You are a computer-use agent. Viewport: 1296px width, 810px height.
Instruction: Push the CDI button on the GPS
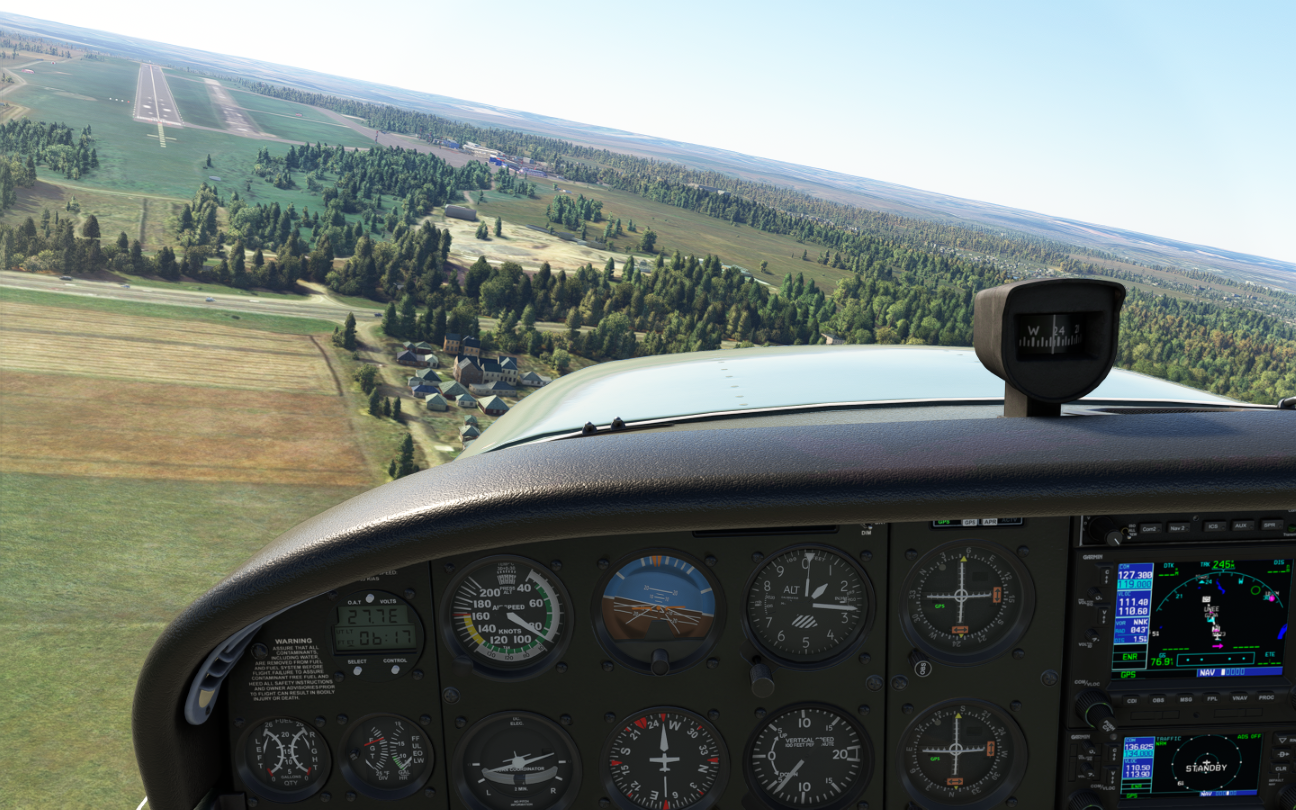point(1132,700)
